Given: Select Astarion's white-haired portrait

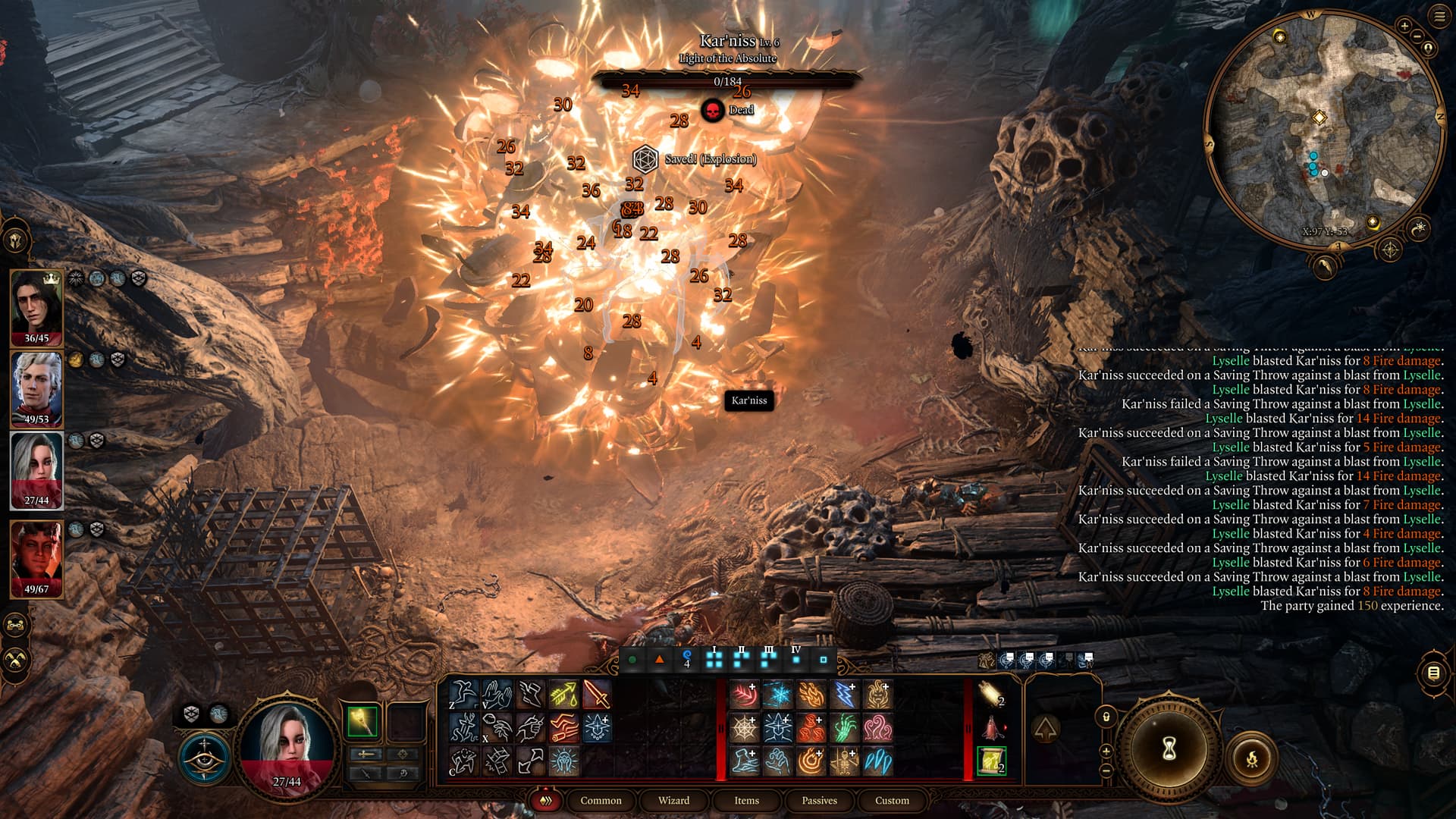Looking at the screenshot, I should point(36,388).
